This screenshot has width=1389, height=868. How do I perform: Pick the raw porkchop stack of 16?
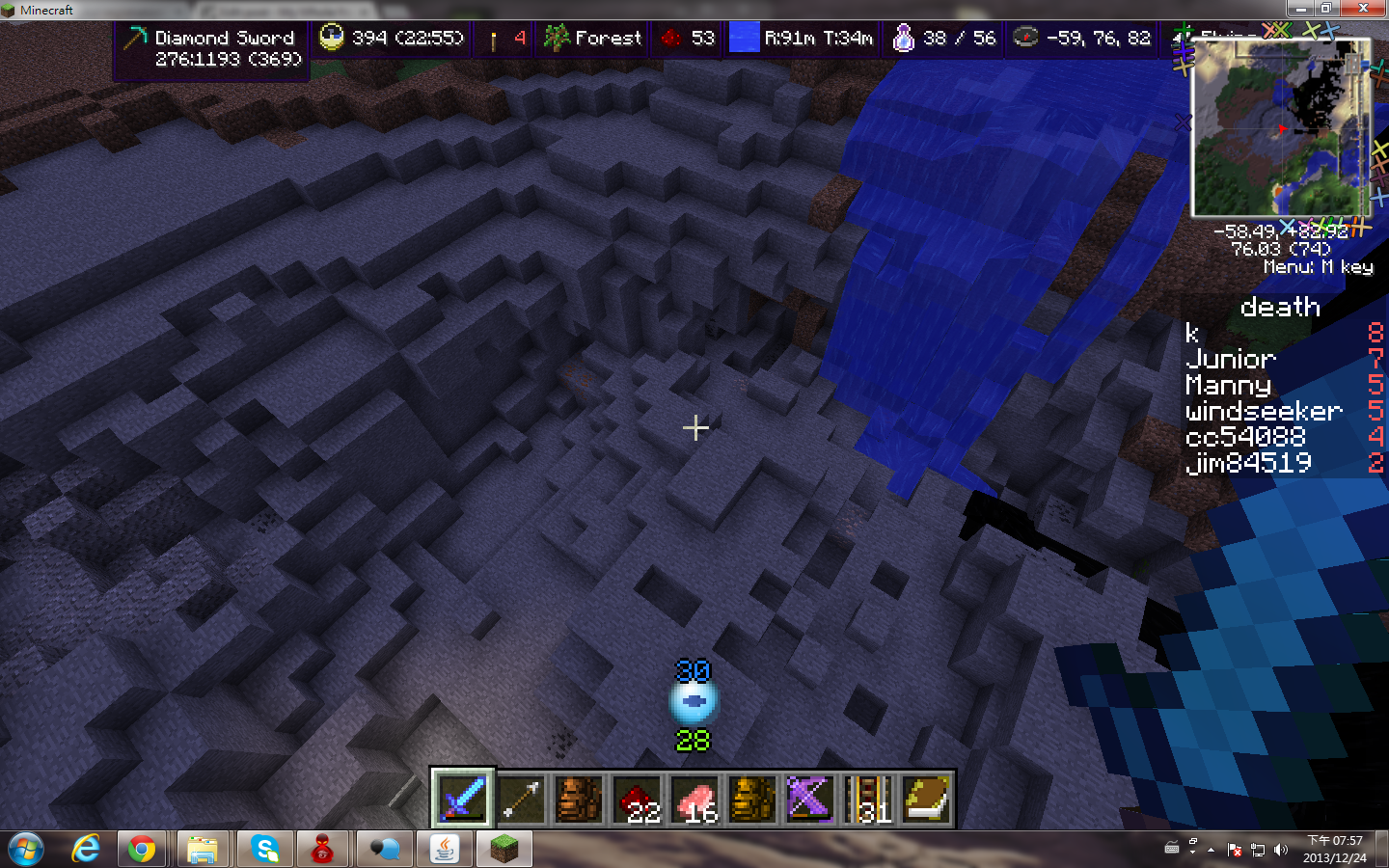694,799
